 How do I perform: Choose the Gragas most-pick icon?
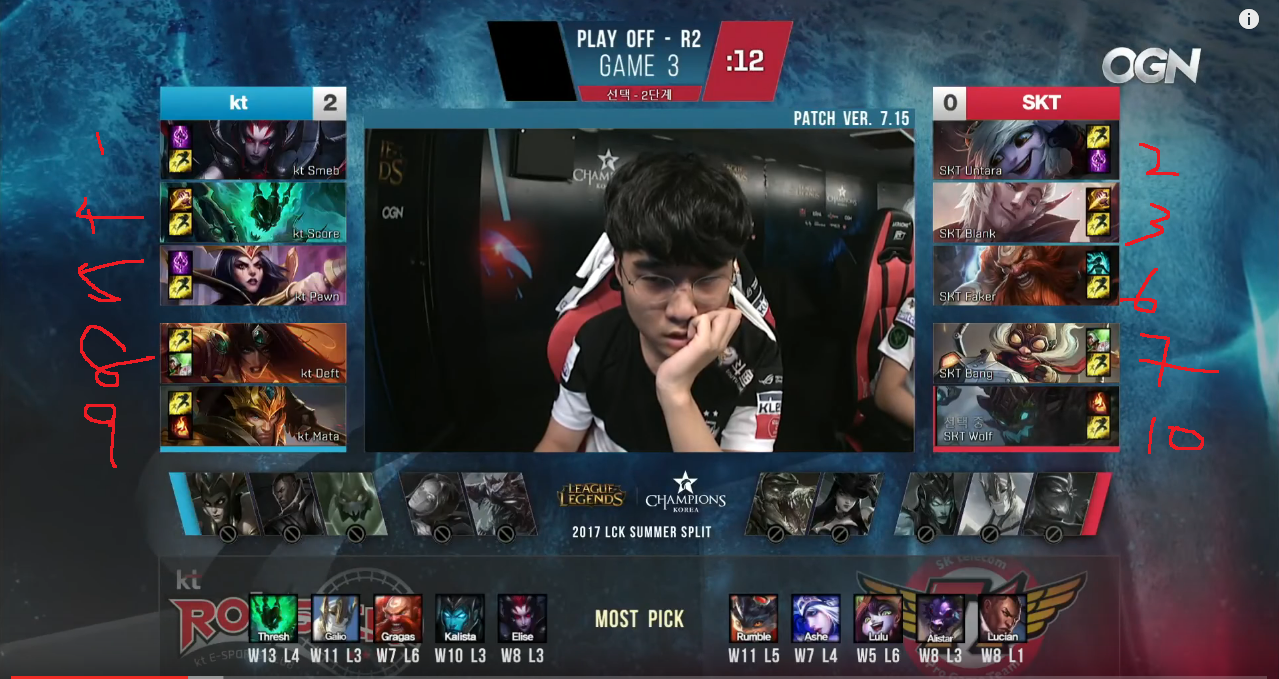click(x=398, y=619)
